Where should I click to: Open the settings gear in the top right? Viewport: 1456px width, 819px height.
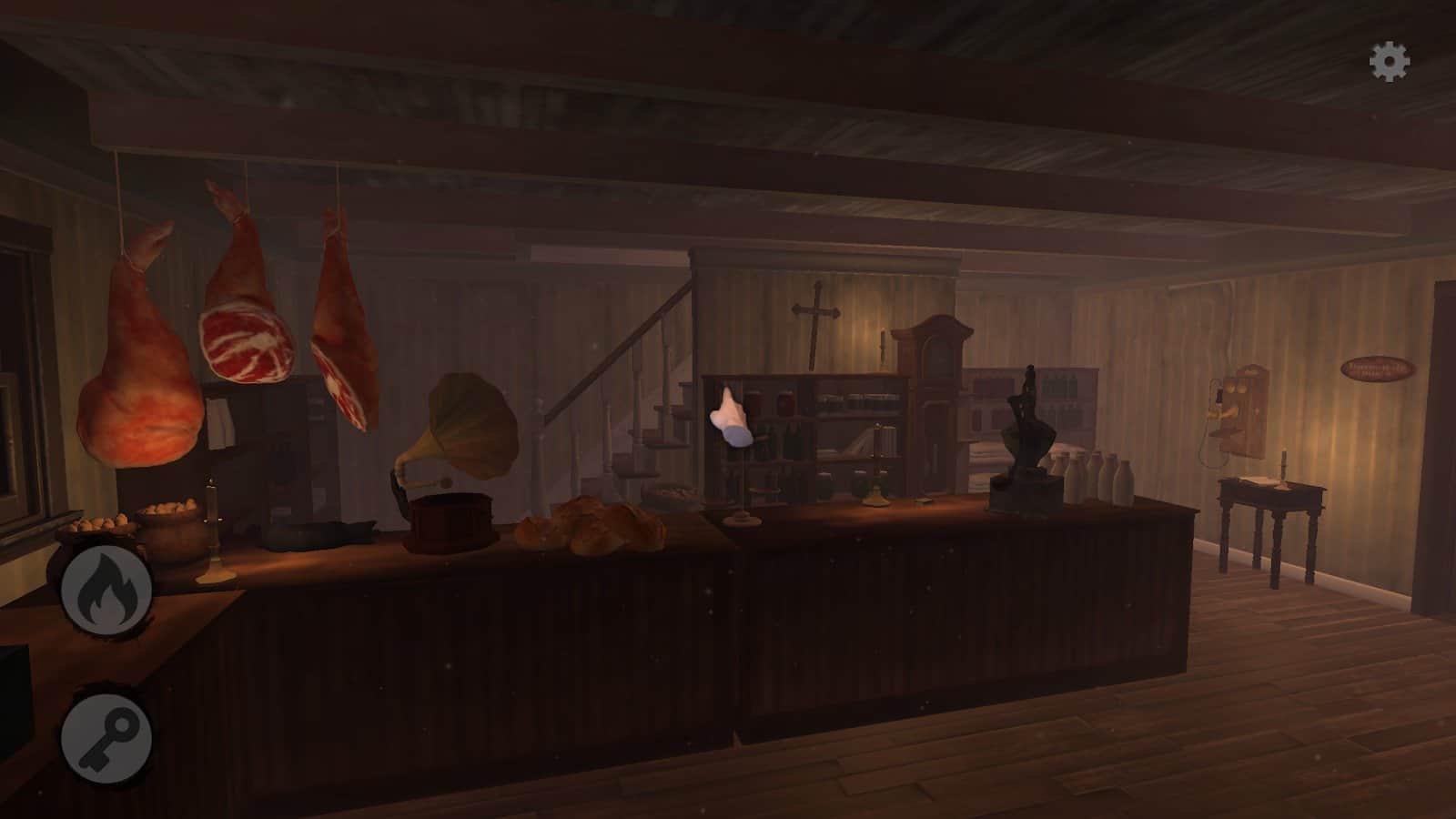click(x=1390, y=62)
